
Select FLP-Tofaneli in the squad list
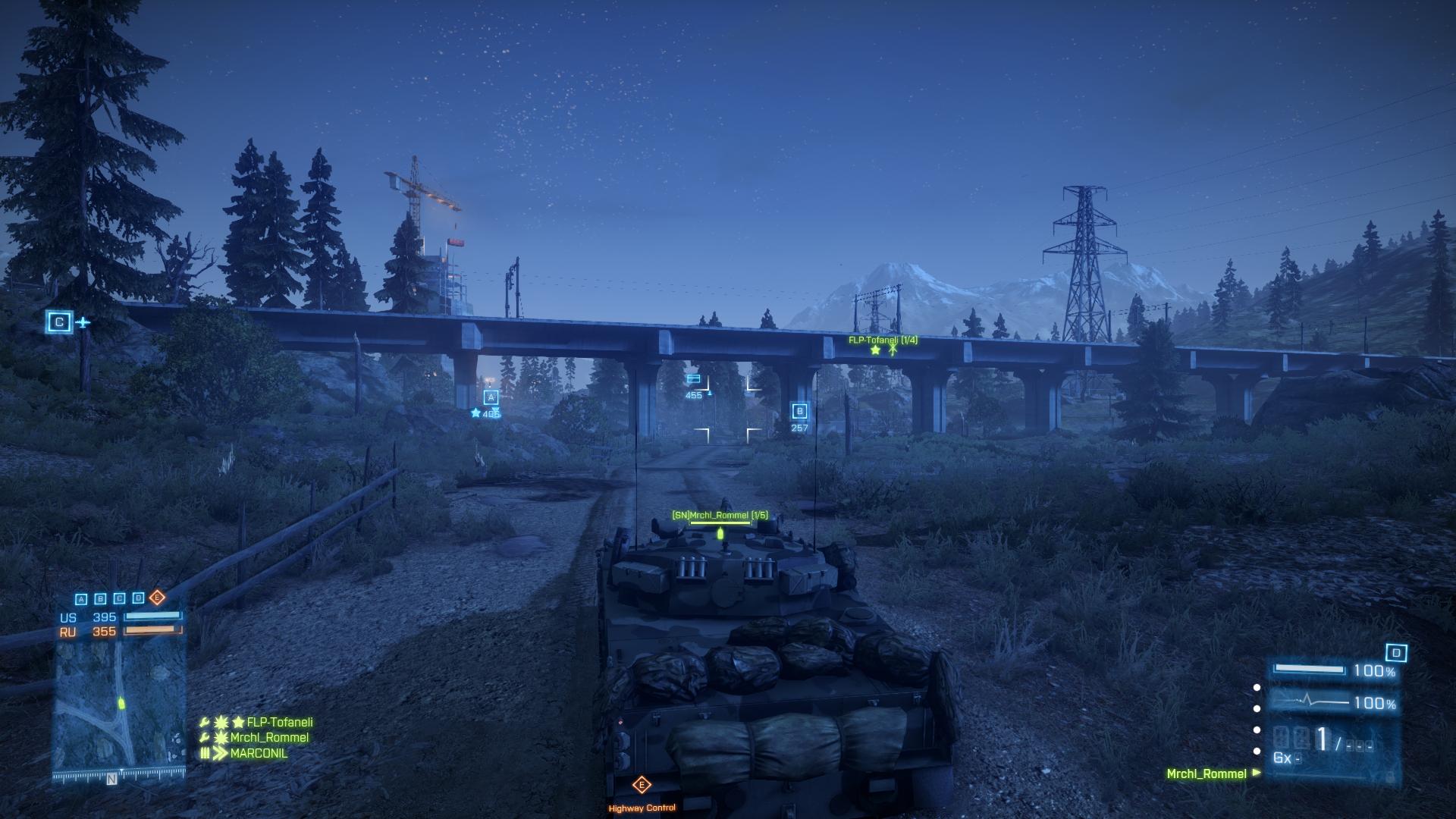(279, 723)
